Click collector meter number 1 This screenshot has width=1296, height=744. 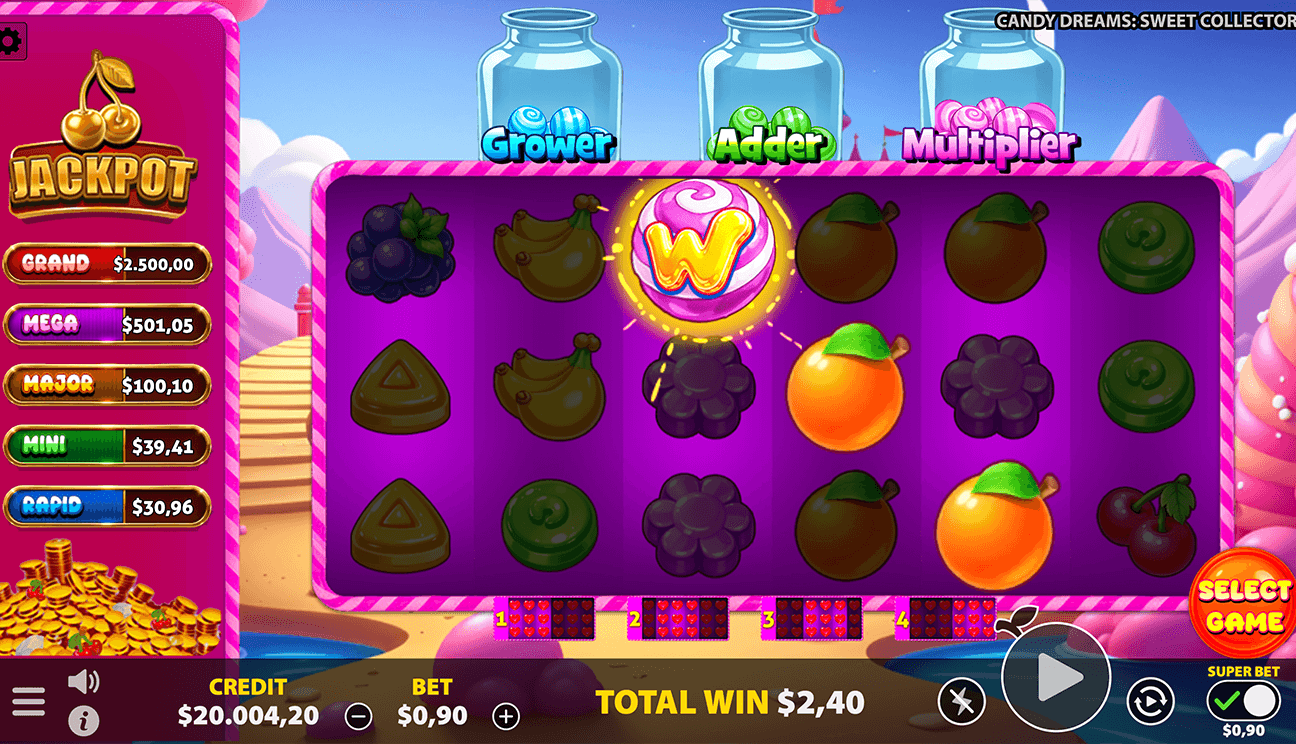pos(546,618)
